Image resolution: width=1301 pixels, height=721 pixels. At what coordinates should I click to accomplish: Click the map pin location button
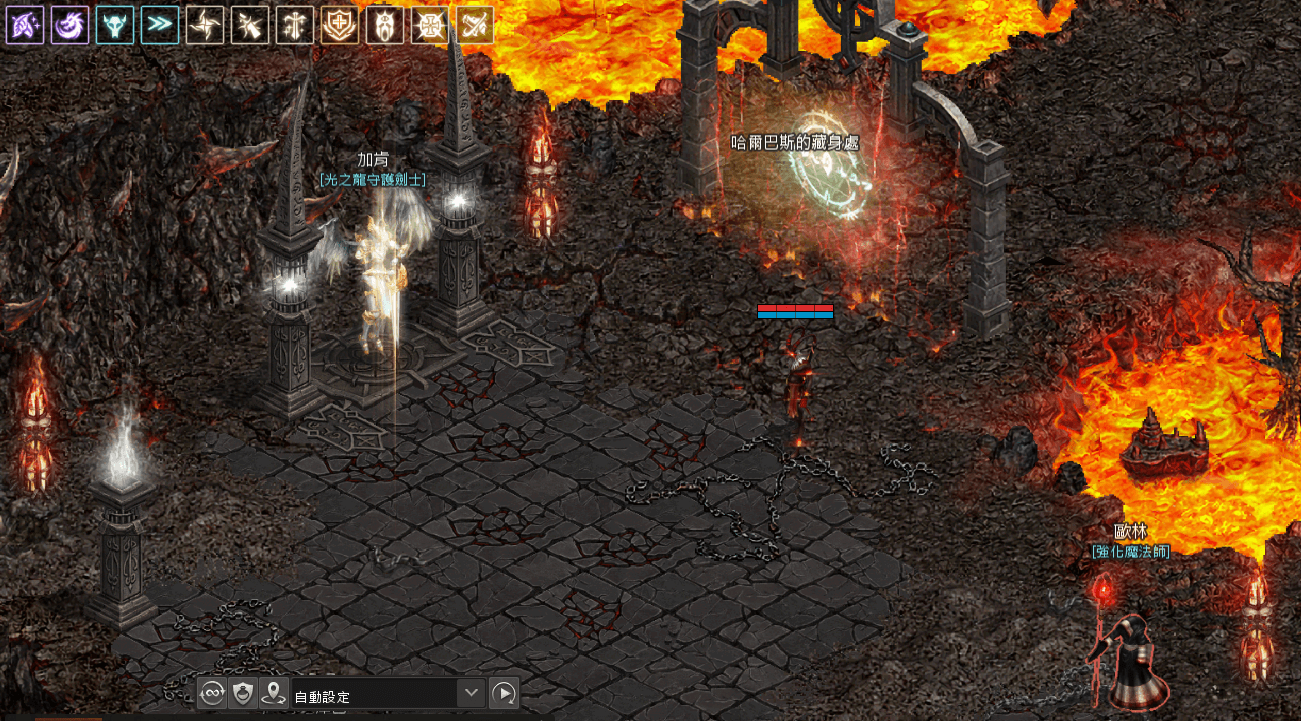pyautogui.click(x=274, y=693)
